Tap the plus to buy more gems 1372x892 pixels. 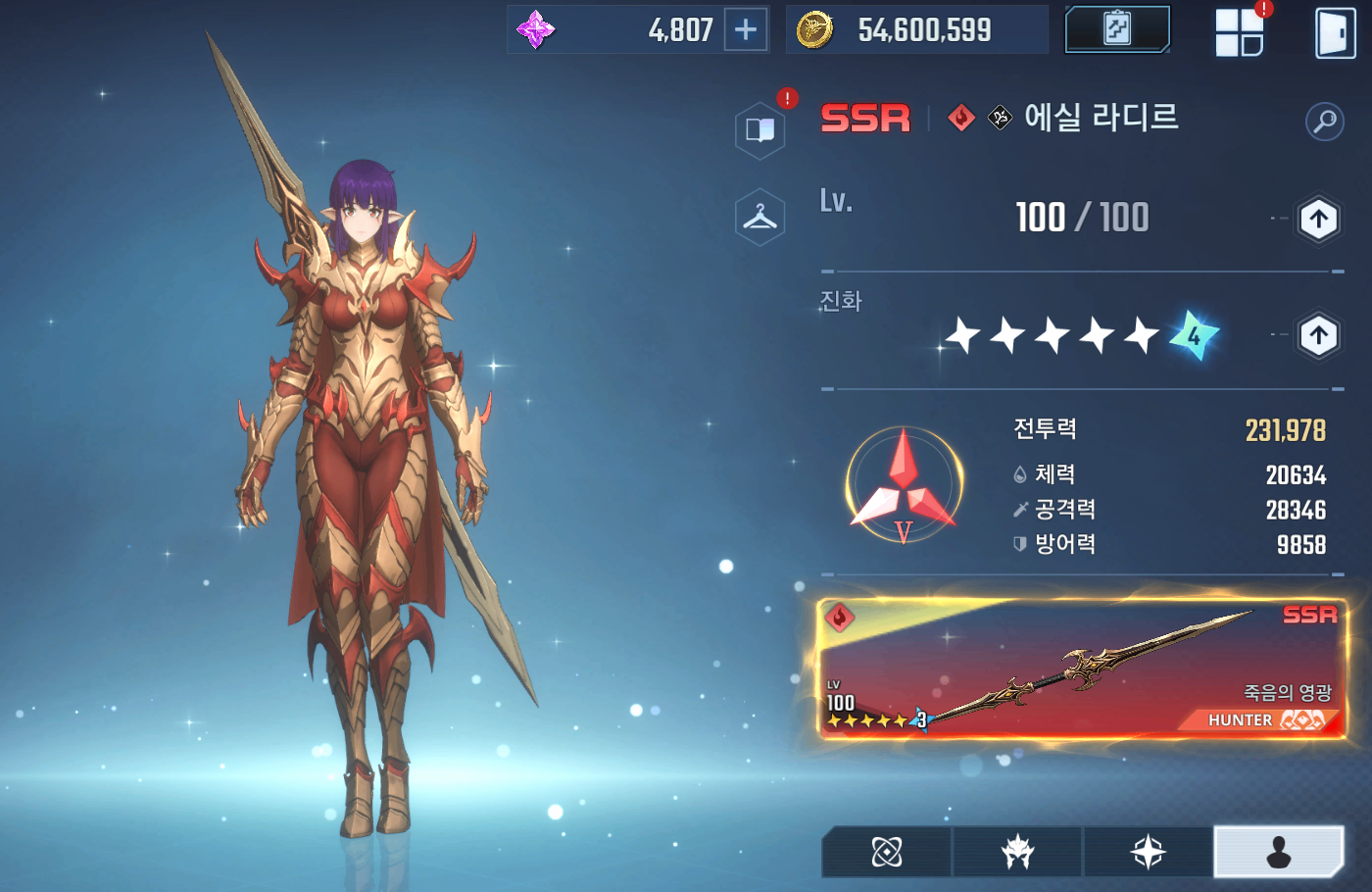tap(746, 29)
